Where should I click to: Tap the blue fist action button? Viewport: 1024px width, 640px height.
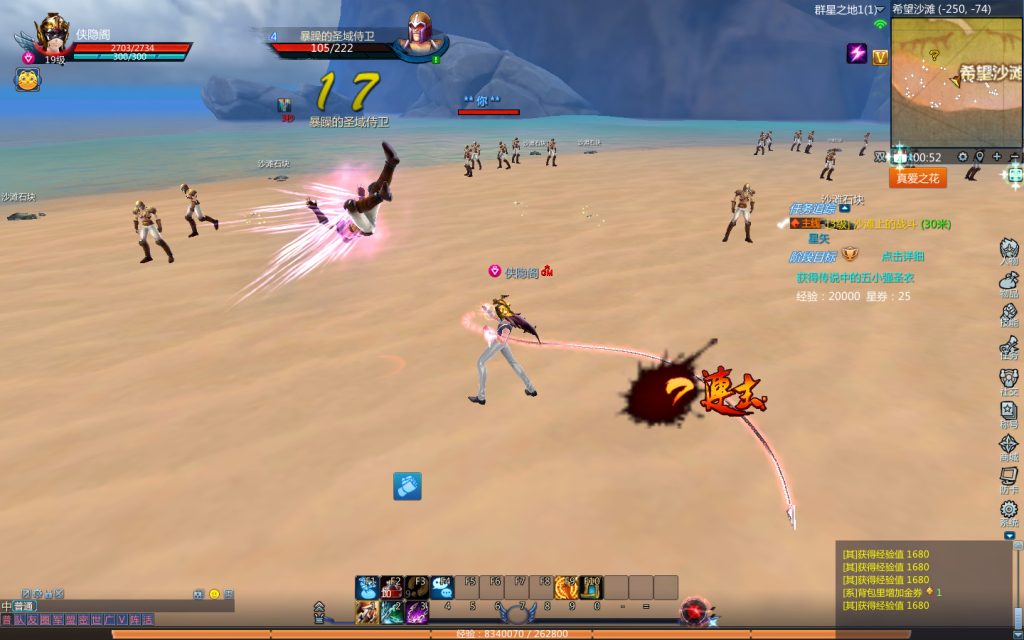click(407, 486)
